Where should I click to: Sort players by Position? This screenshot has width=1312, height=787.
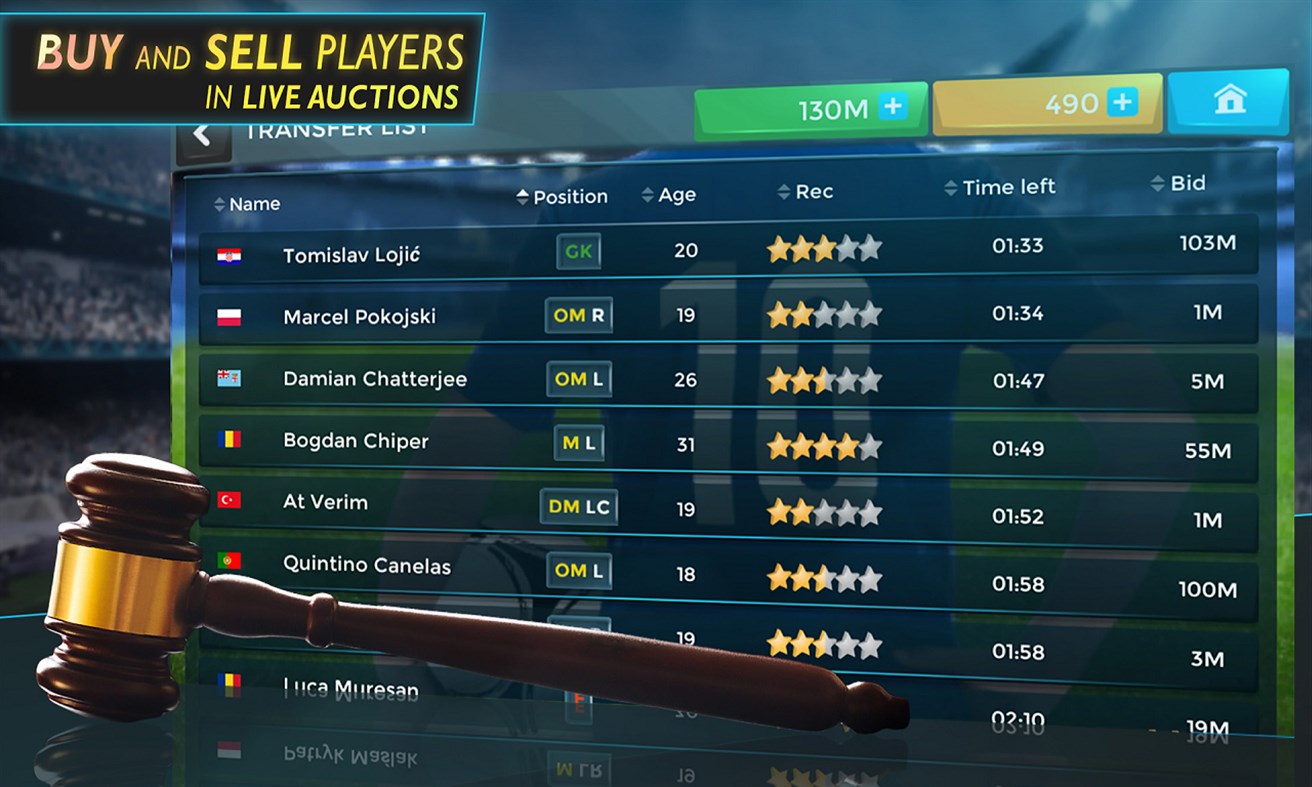[x=562, y=197]
